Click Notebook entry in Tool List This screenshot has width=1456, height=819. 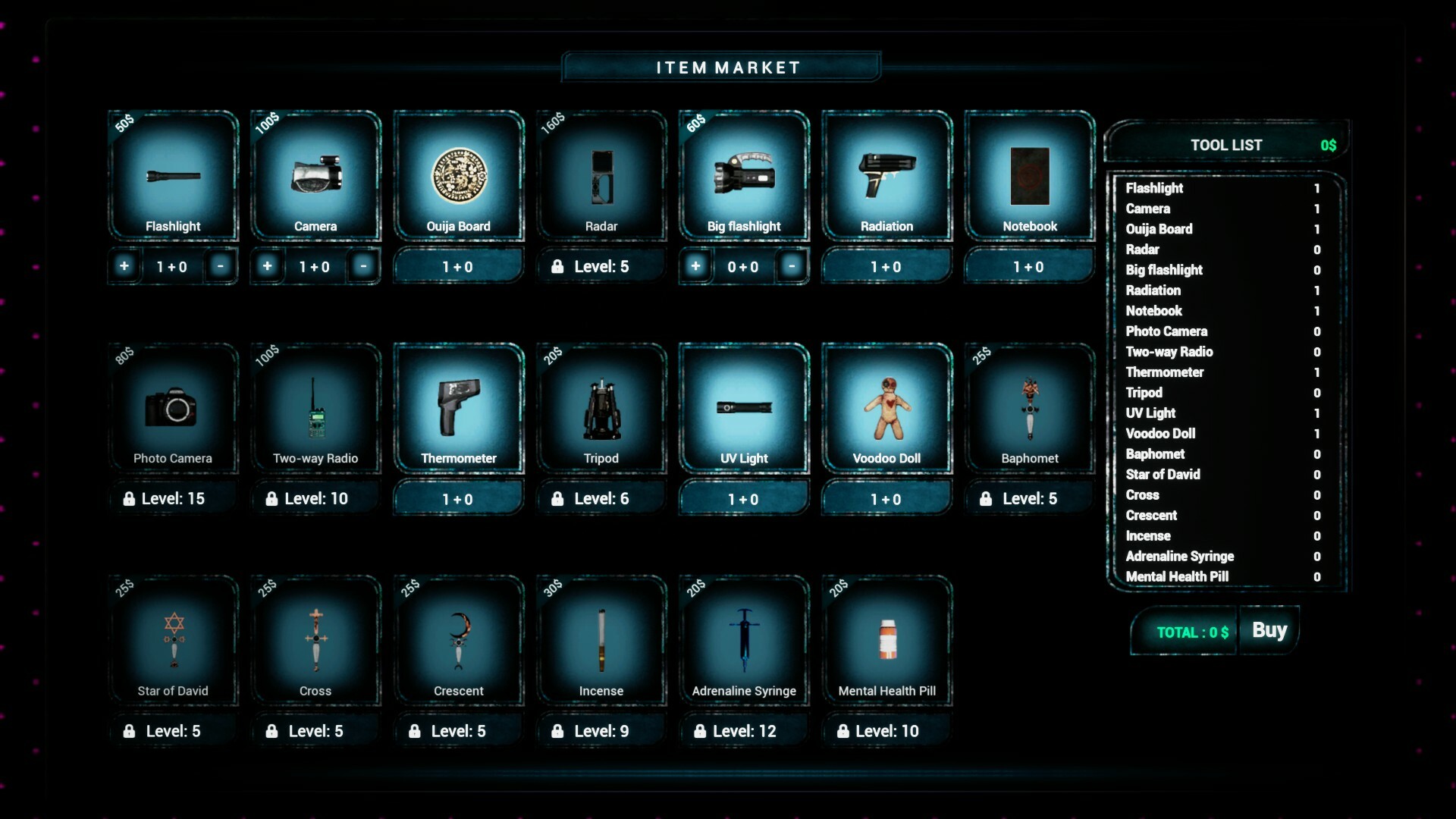pos(1154,311)
